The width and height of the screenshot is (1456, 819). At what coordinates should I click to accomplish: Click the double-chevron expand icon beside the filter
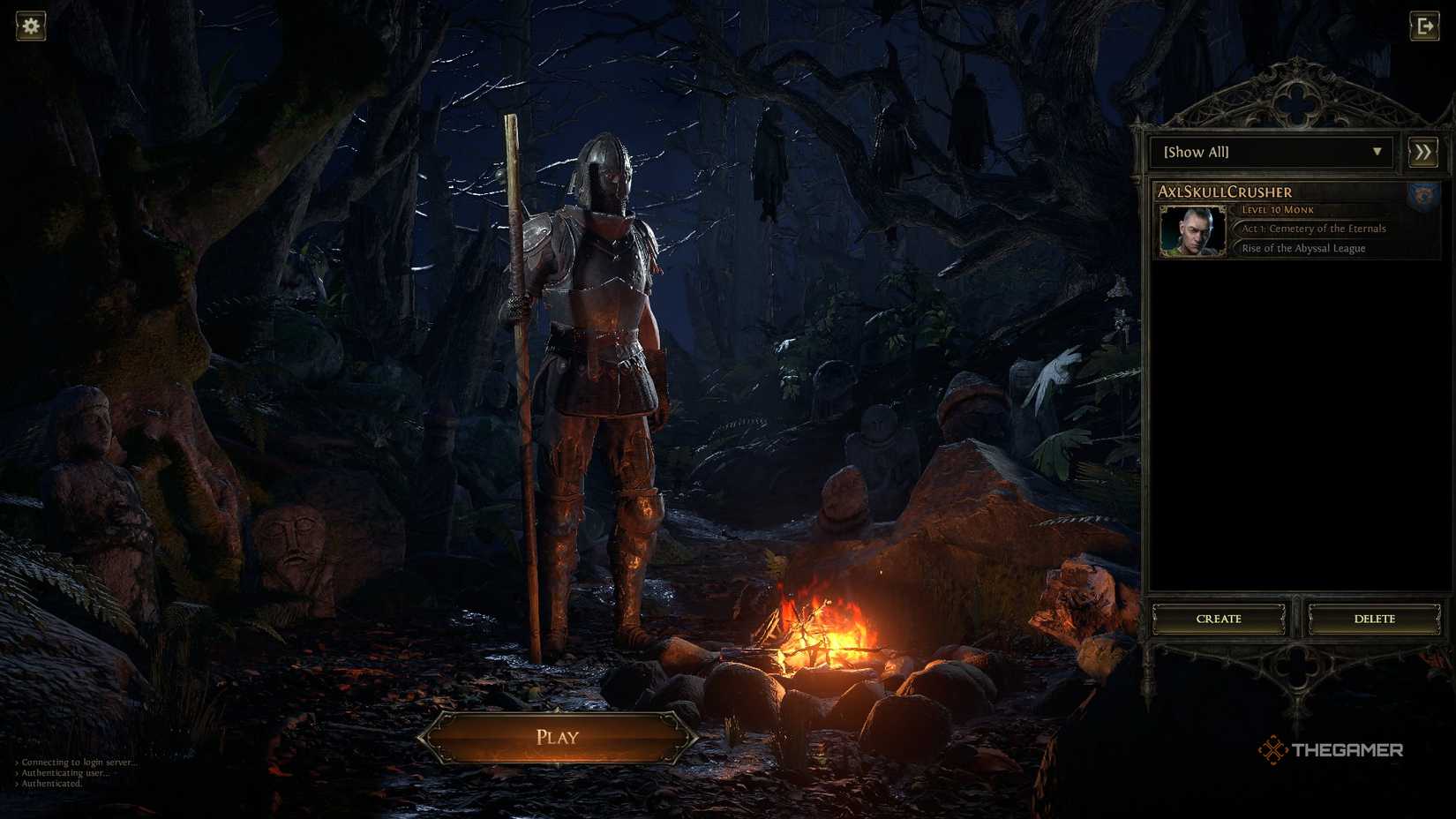[x=1422, y=152]
